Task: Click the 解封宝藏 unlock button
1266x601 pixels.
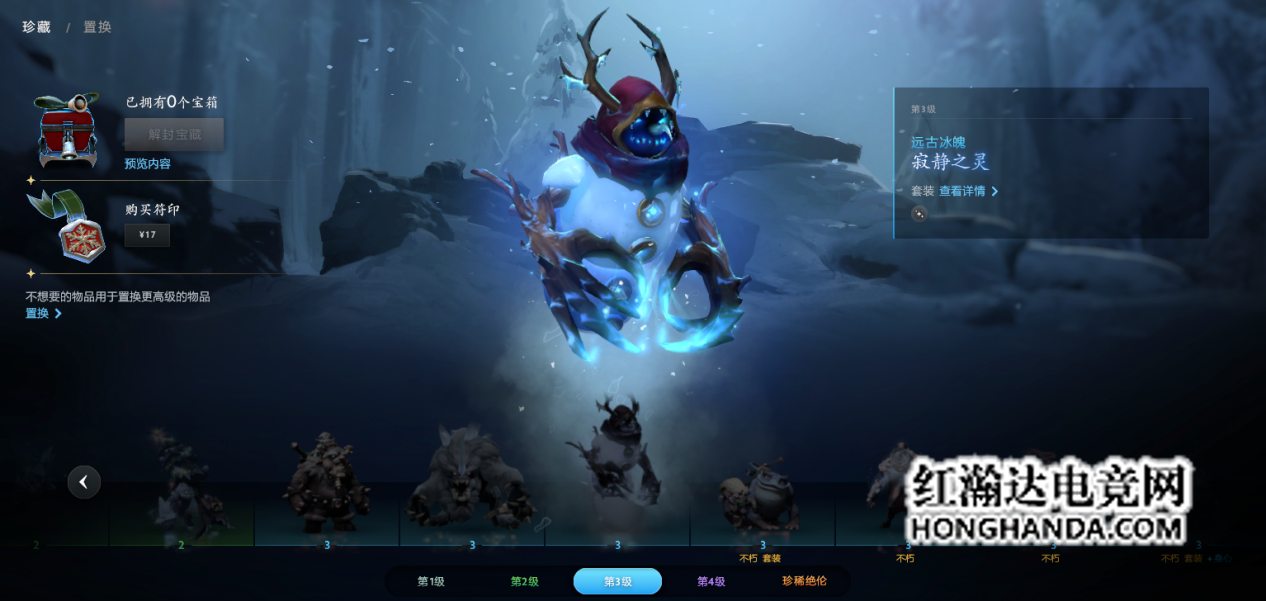Action: point(174,134)
